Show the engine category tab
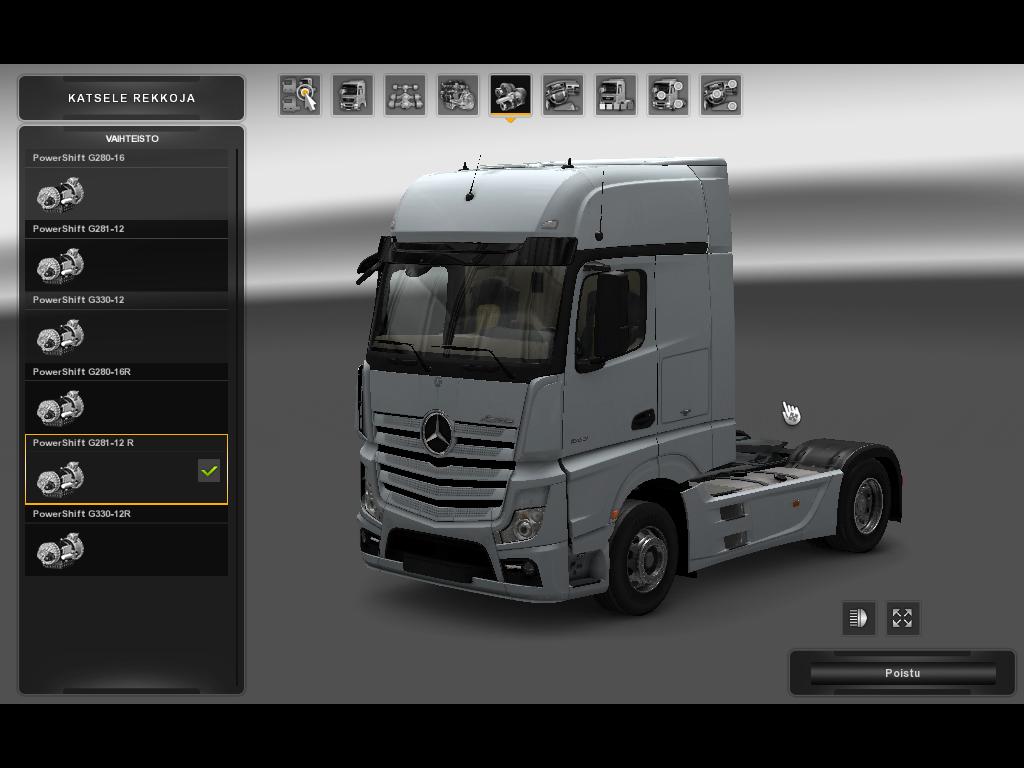1024x768 pixels. click(x=457, y=95)
